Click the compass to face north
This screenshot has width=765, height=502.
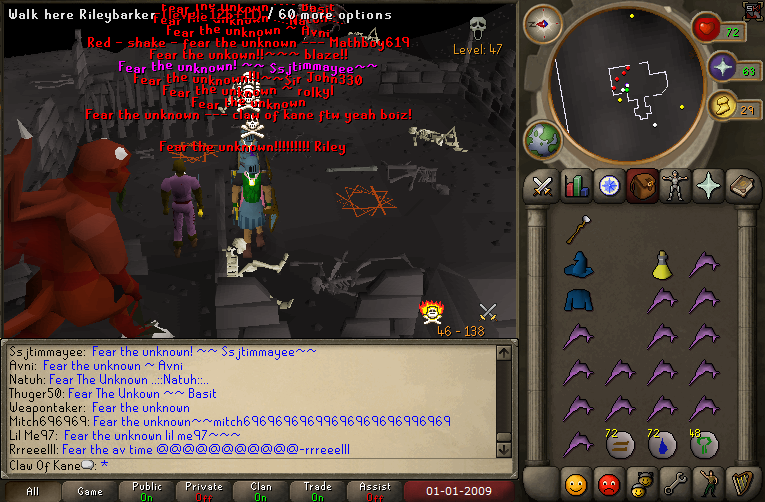543,23
